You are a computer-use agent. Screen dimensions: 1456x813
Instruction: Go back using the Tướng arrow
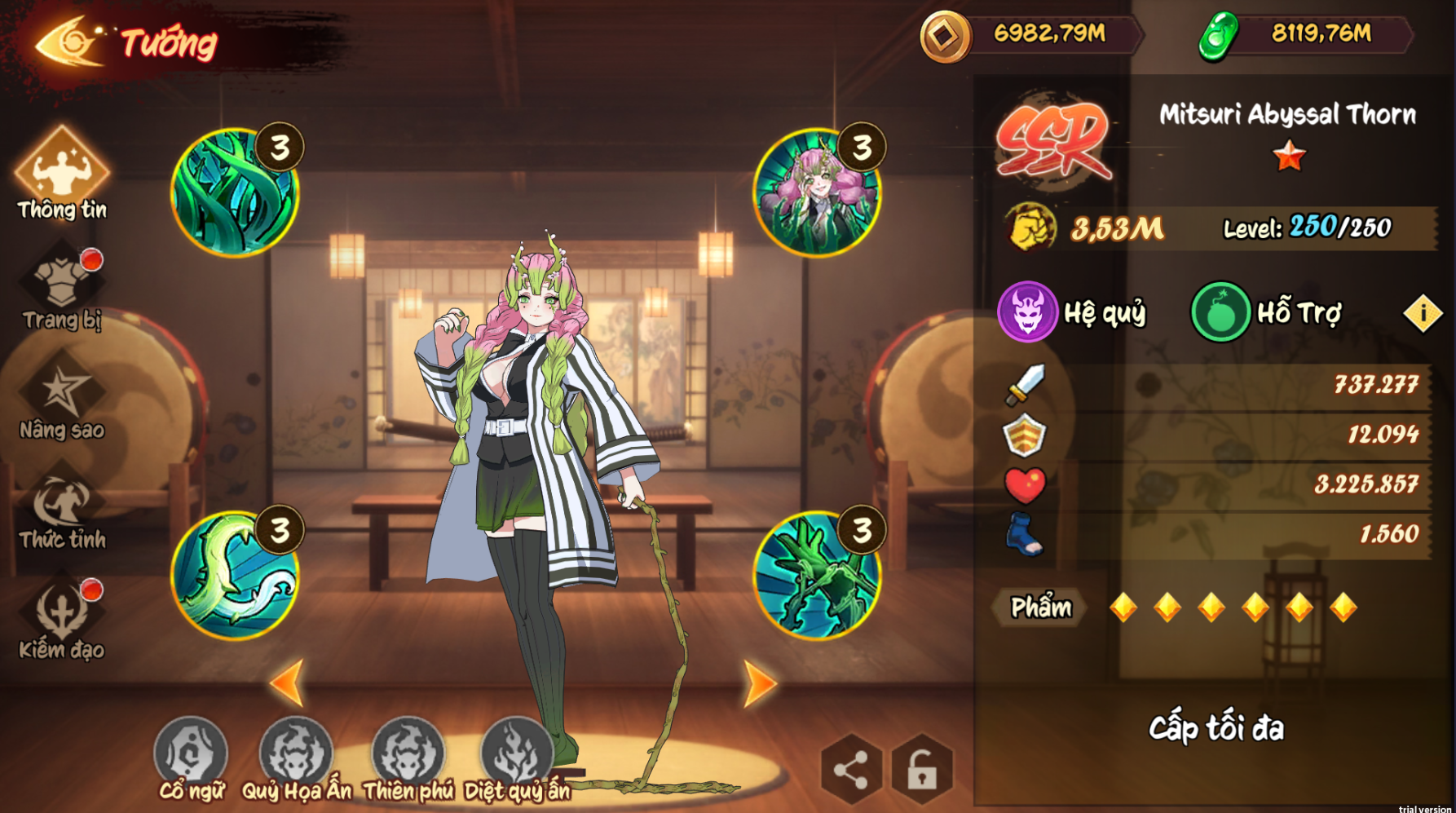coord(69,41)
